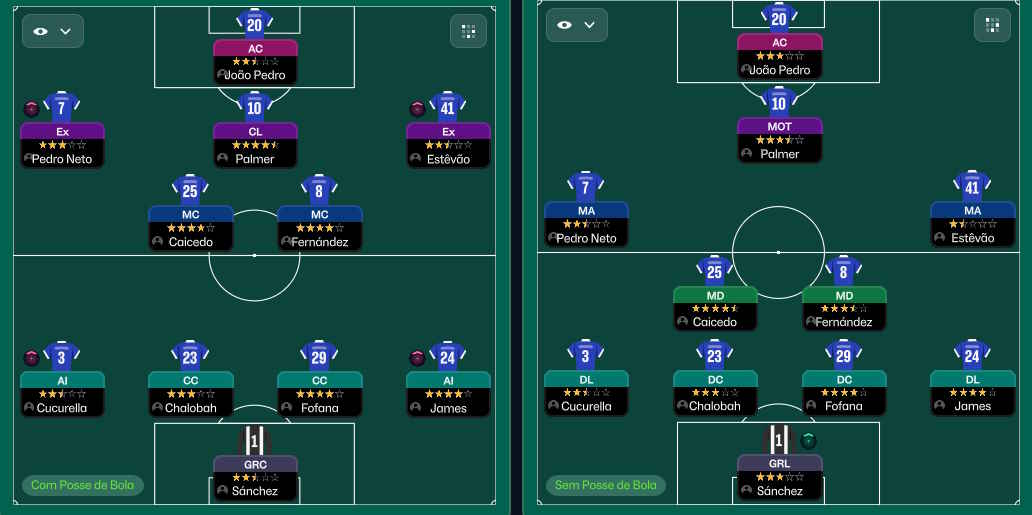Select Palmer's MOT role card
Image resolution: width=1032 pixels, height=515 pixels.
coord(779,140)
